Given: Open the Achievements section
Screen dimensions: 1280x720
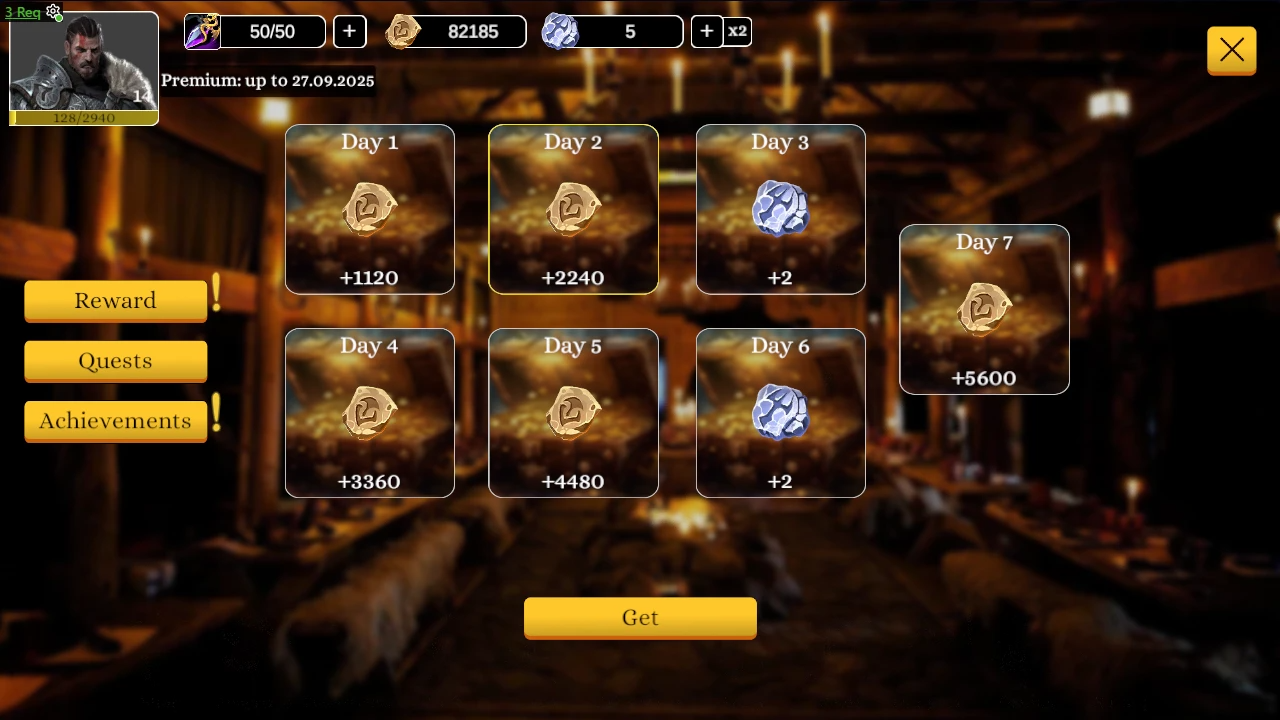Looking at the screenshot, I should [115, 421].
